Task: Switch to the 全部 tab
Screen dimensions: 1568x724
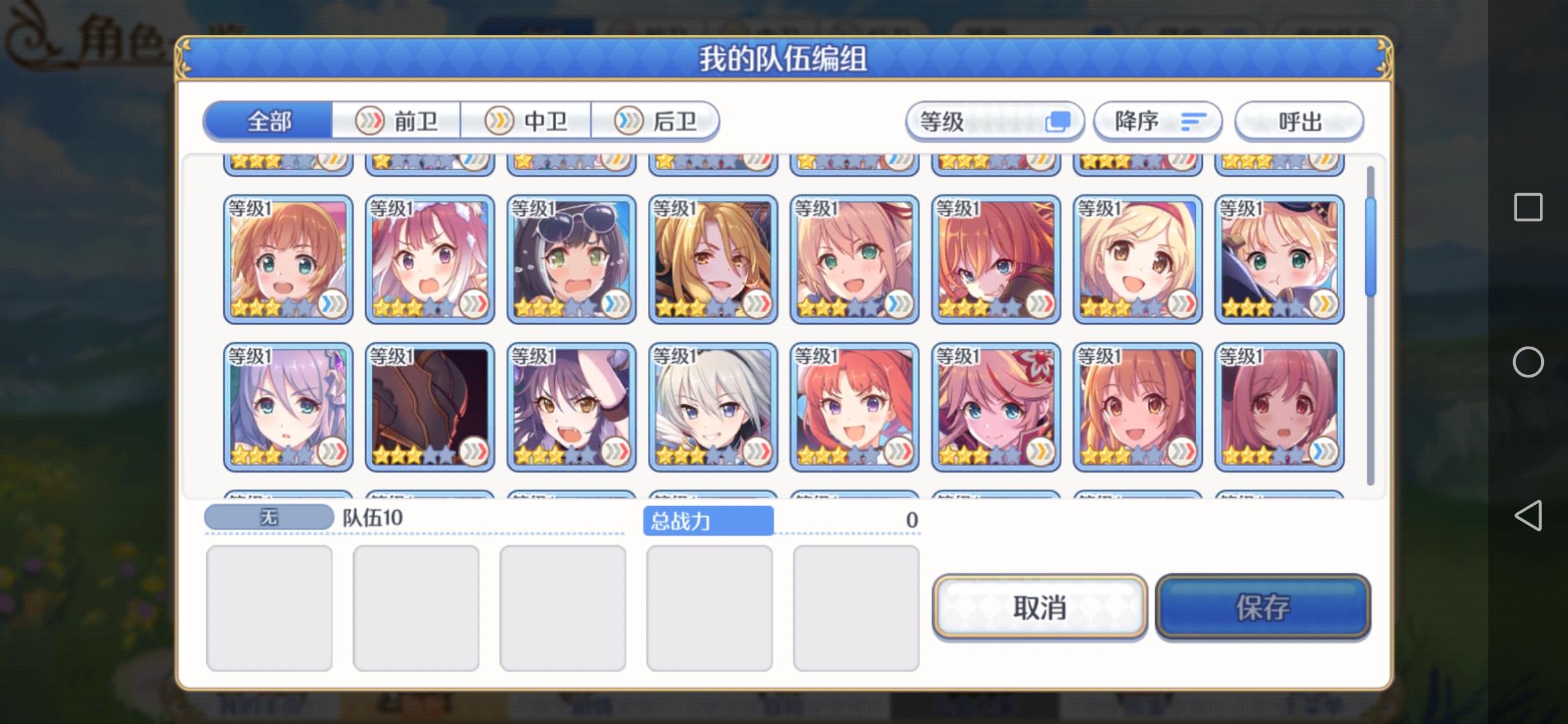Action: click(269, 121)
